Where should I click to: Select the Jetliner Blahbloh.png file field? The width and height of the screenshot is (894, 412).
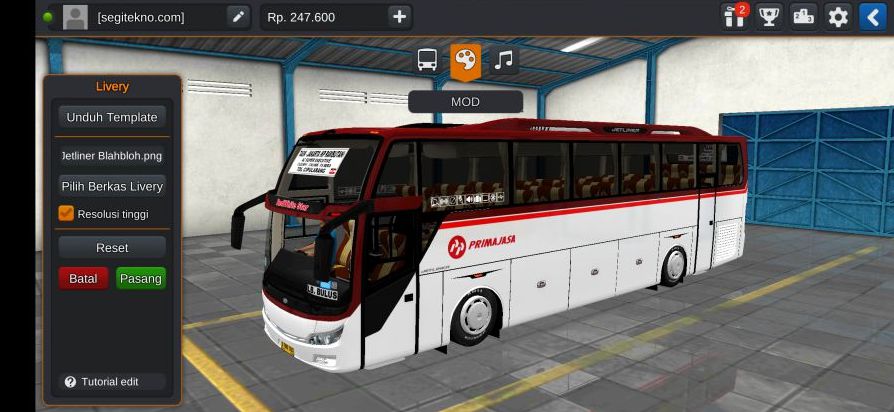point(112,156)
